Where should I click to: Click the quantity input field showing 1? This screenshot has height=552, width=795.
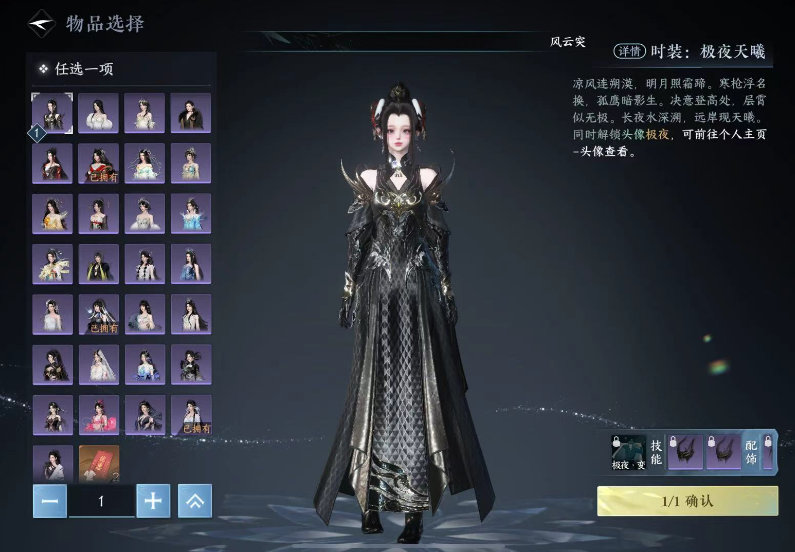(101, 501)
